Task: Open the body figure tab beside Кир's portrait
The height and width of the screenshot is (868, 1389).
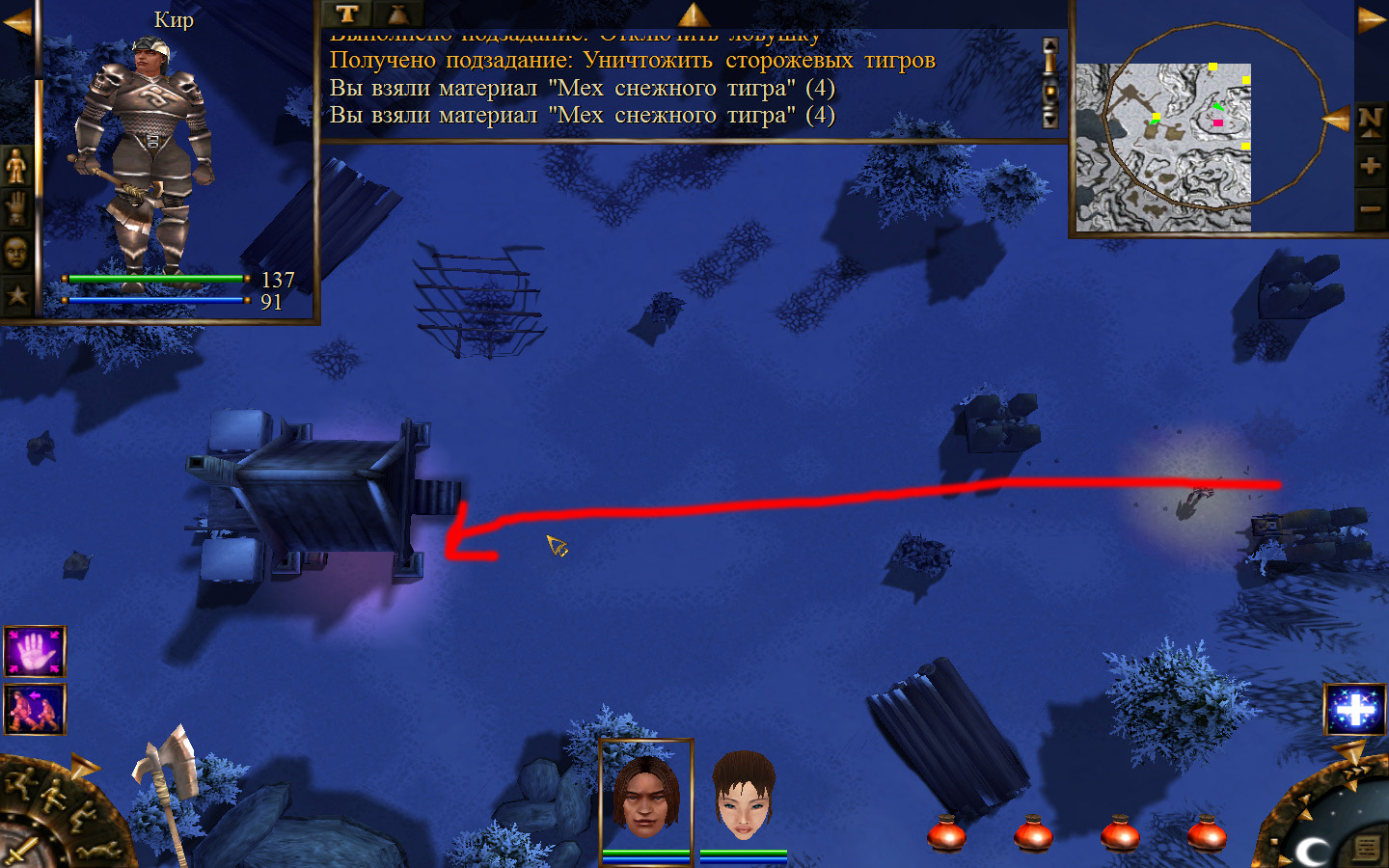Action: (16, 167)
